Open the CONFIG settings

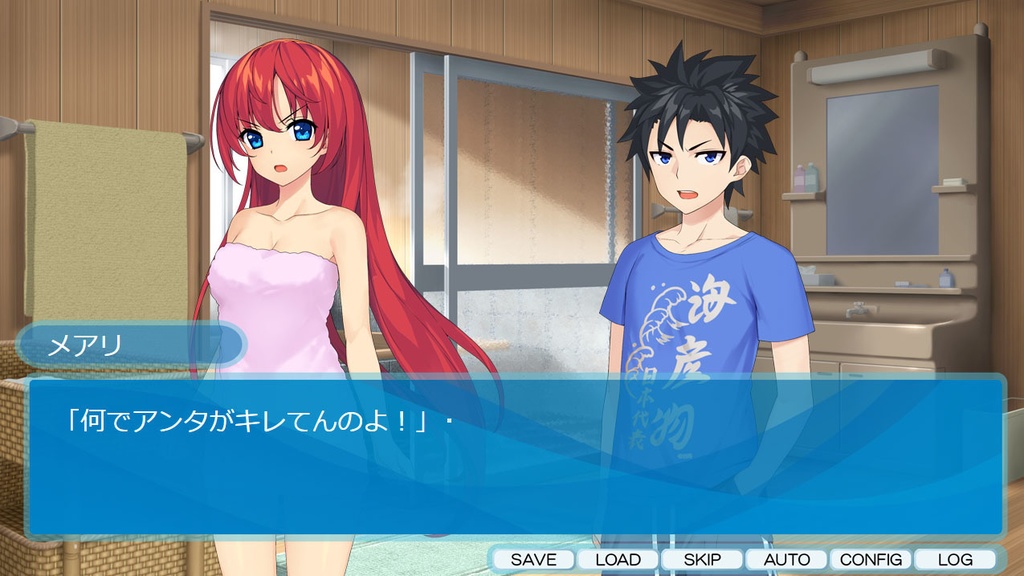[871, 560]
